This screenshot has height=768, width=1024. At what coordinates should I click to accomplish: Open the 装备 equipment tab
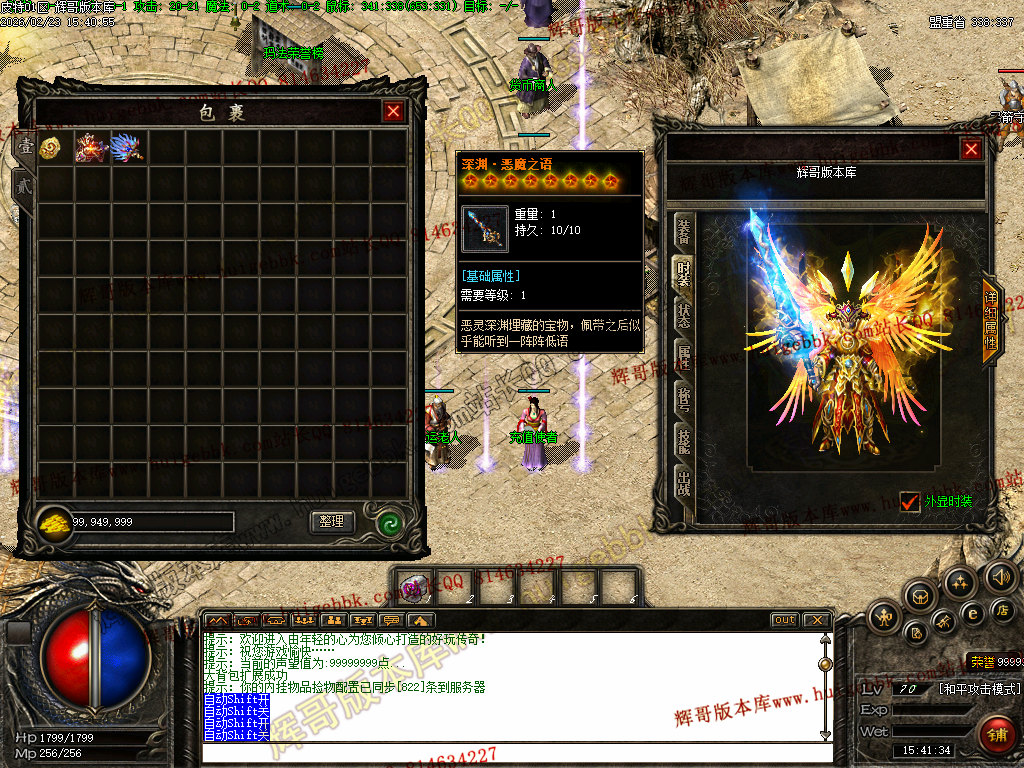click(x=683, y=232)
